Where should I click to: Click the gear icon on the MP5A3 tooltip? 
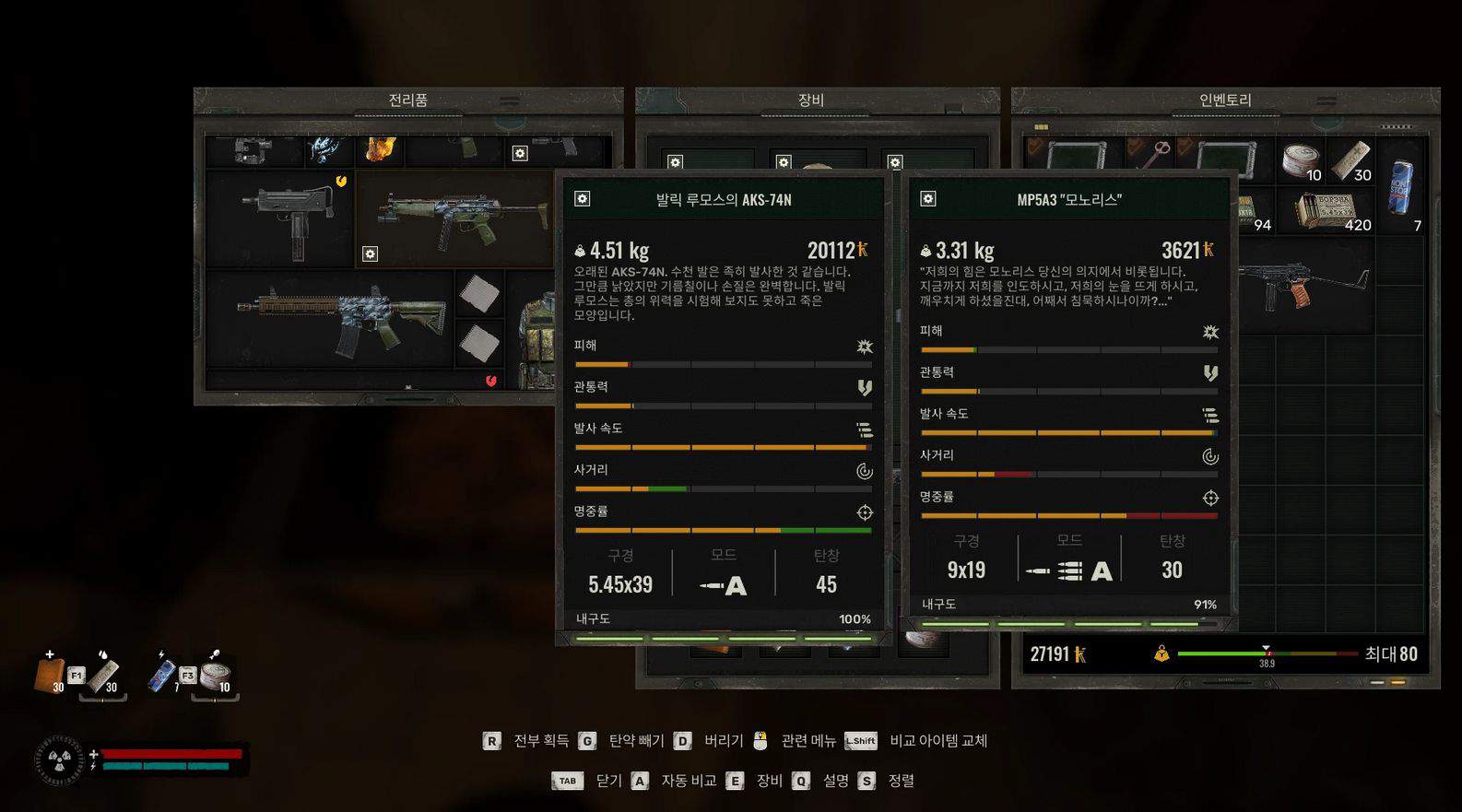[x=928, y=199]
